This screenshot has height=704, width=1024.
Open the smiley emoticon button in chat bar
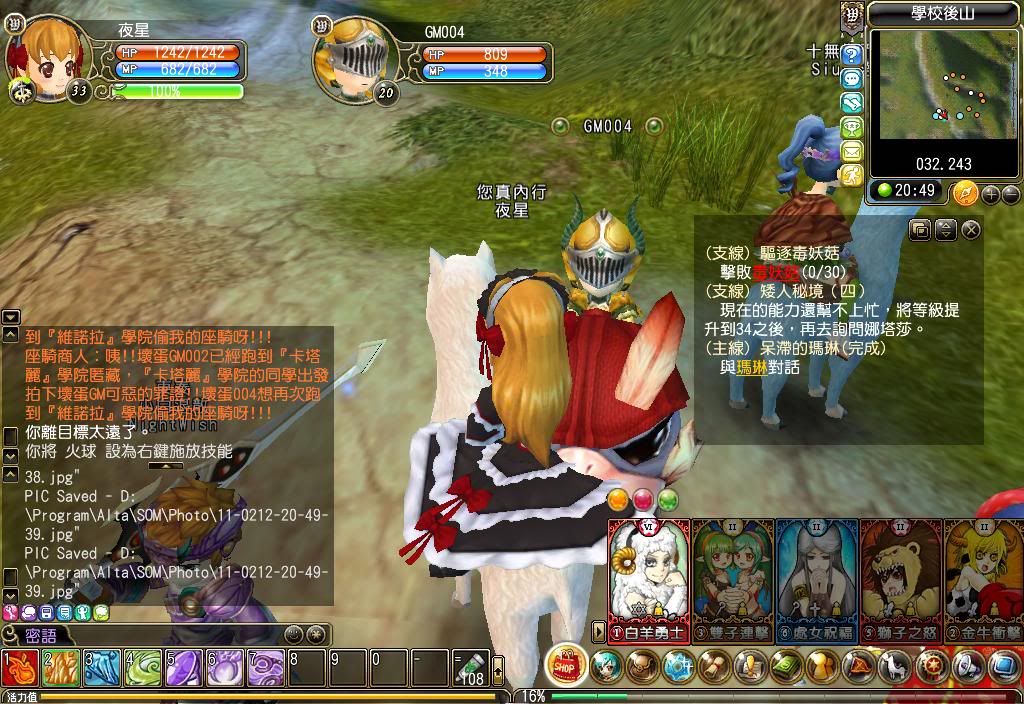pyautogui.click(x=292, y=634)
